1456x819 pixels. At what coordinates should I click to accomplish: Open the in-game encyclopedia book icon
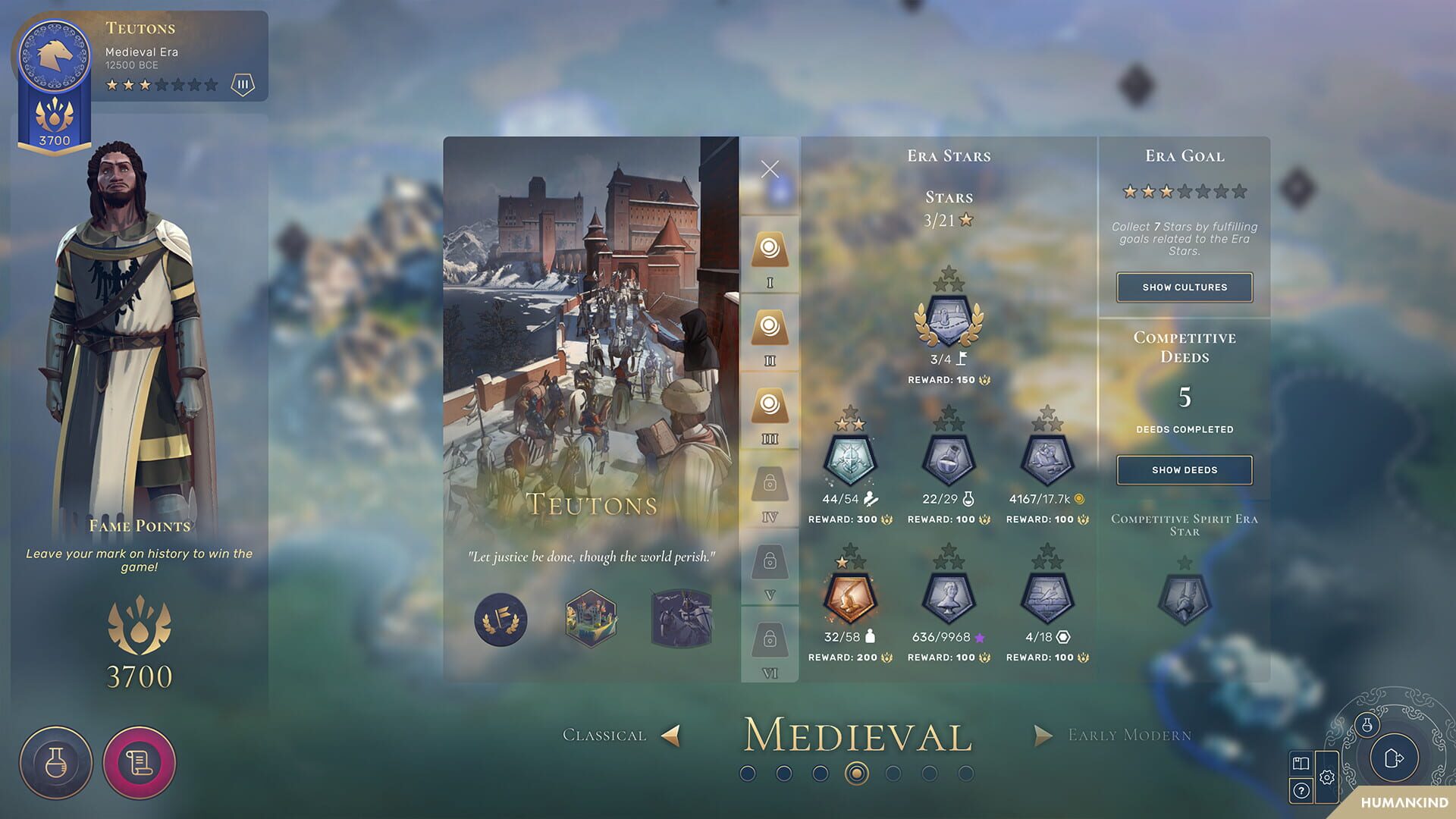(x=1300, y=765)
